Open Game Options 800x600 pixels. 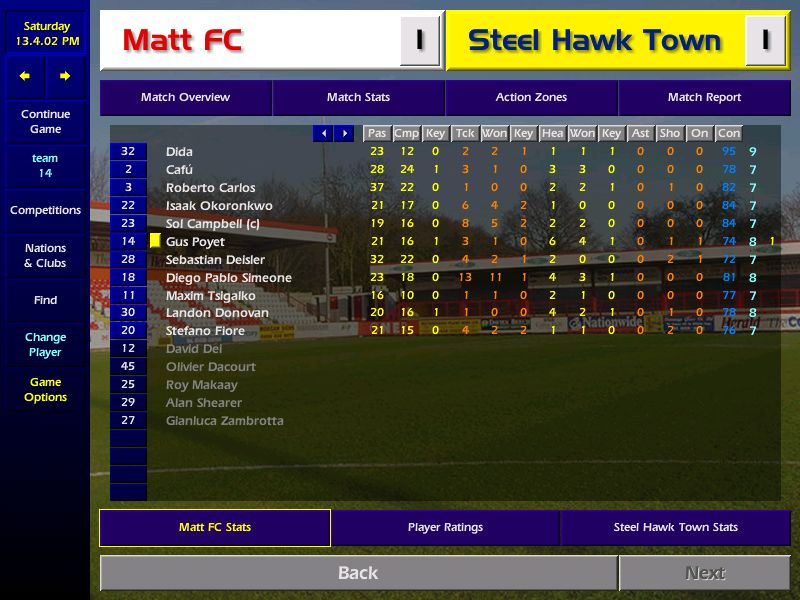45,389
